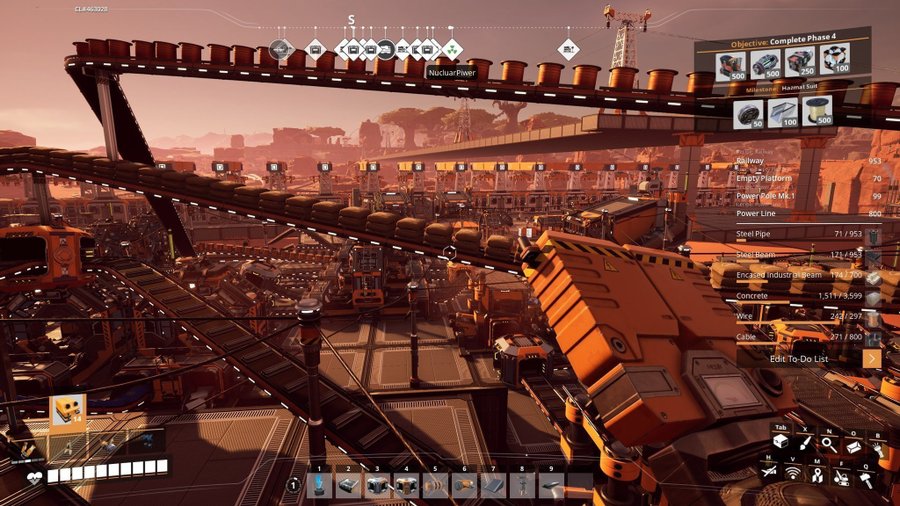Select the conveyor belt in hotbar slot 9
Image resolution: width=900 pixels, height=506 pixels.
(551, 485)
